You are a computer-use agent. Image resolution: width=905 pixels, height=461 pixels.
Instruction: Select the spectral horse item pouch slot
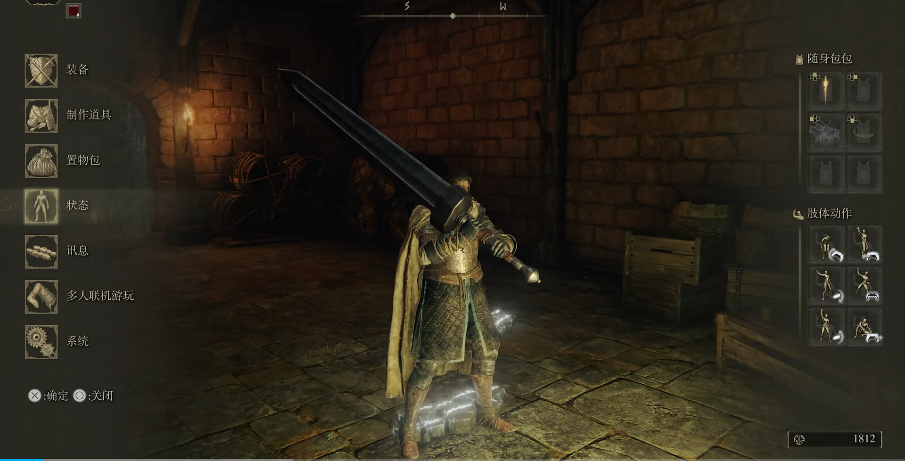coord(826,133)
